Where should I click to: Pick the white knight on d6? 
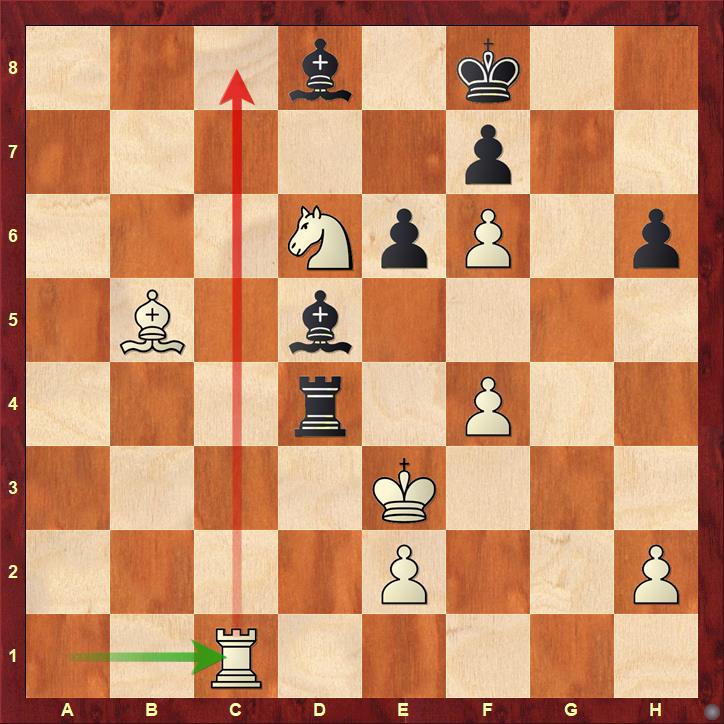[x=320, y=238]
